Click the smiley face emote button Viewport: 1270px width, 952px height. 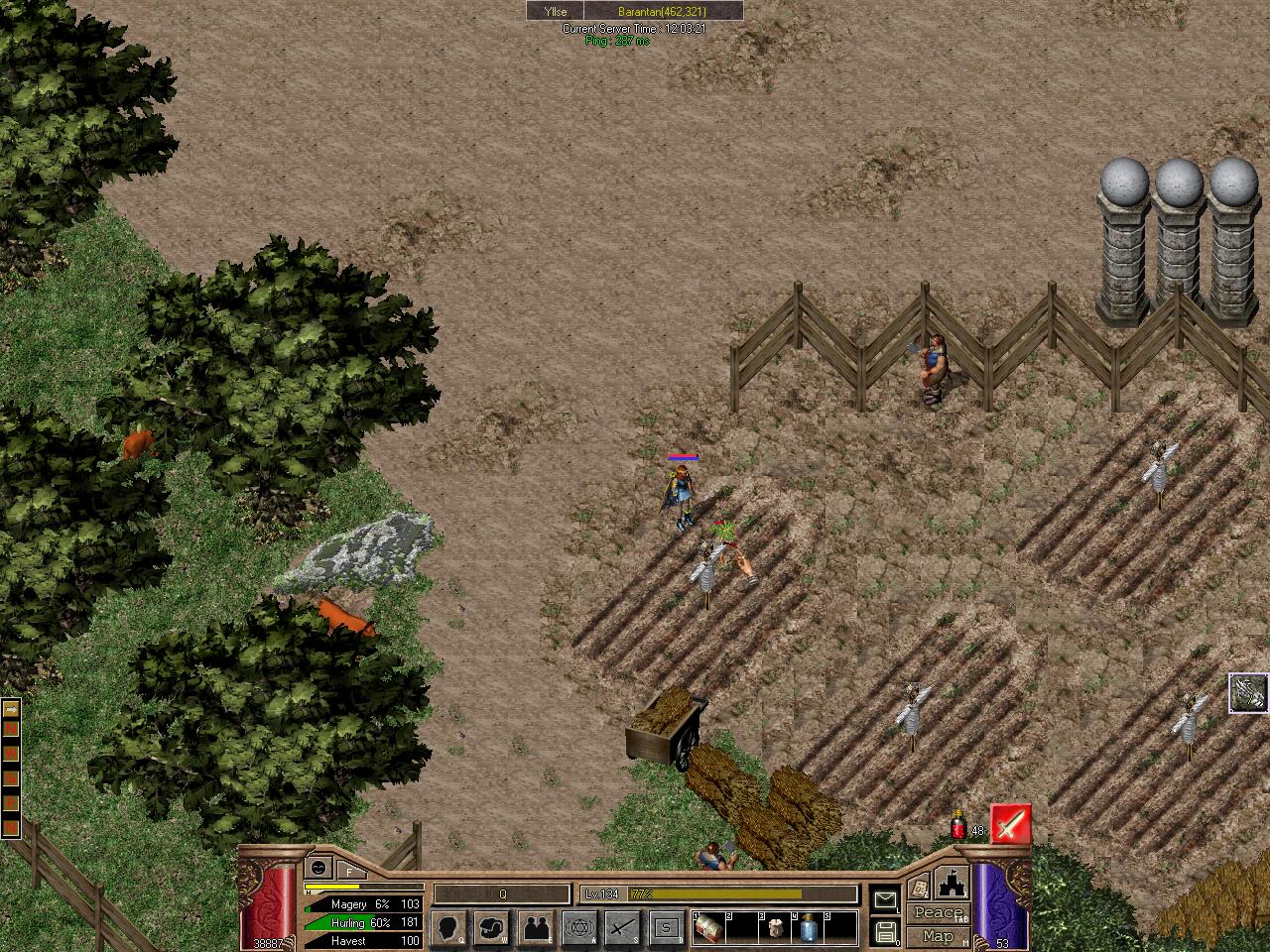point(318,867)
